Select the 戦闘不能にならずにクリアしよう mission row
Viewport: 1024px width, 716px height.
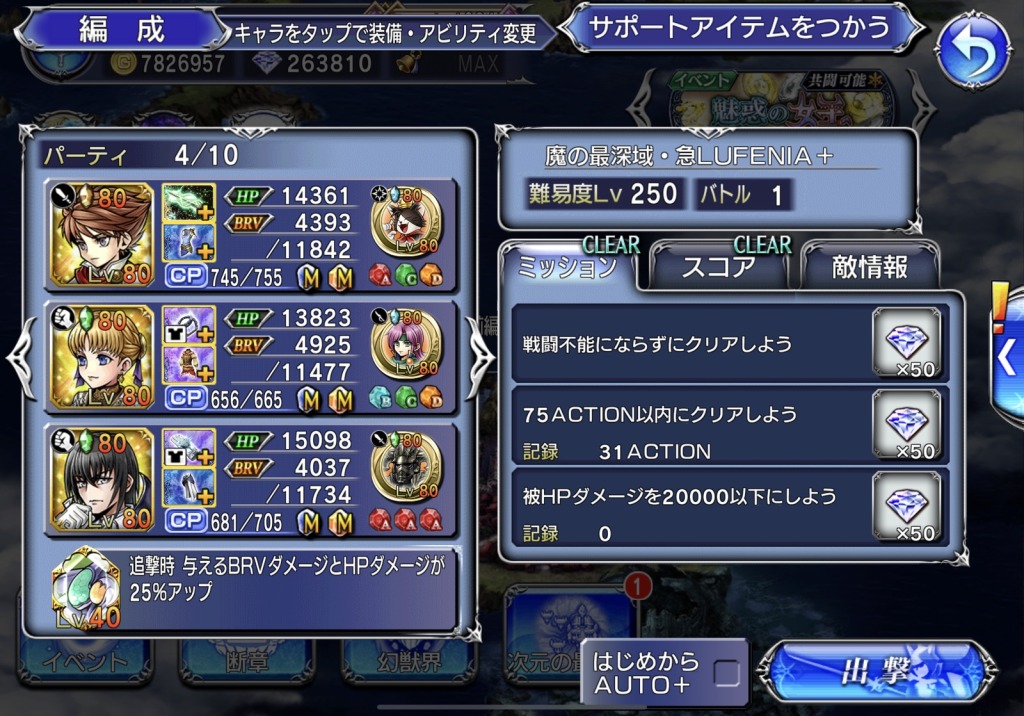(x=690, y=345)
